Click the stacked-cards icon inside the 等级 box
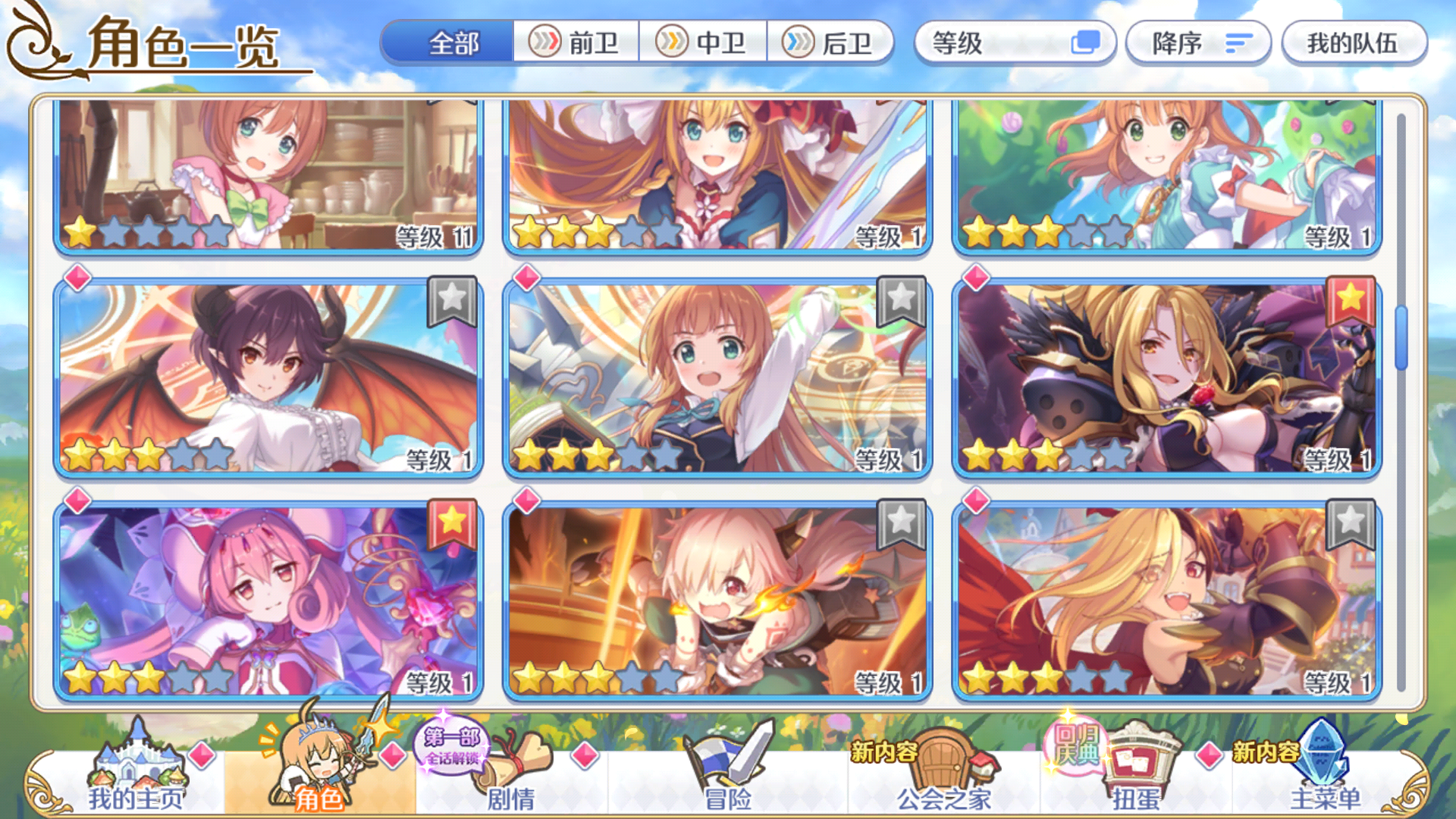1456x819 pixels. point(1087,44)
